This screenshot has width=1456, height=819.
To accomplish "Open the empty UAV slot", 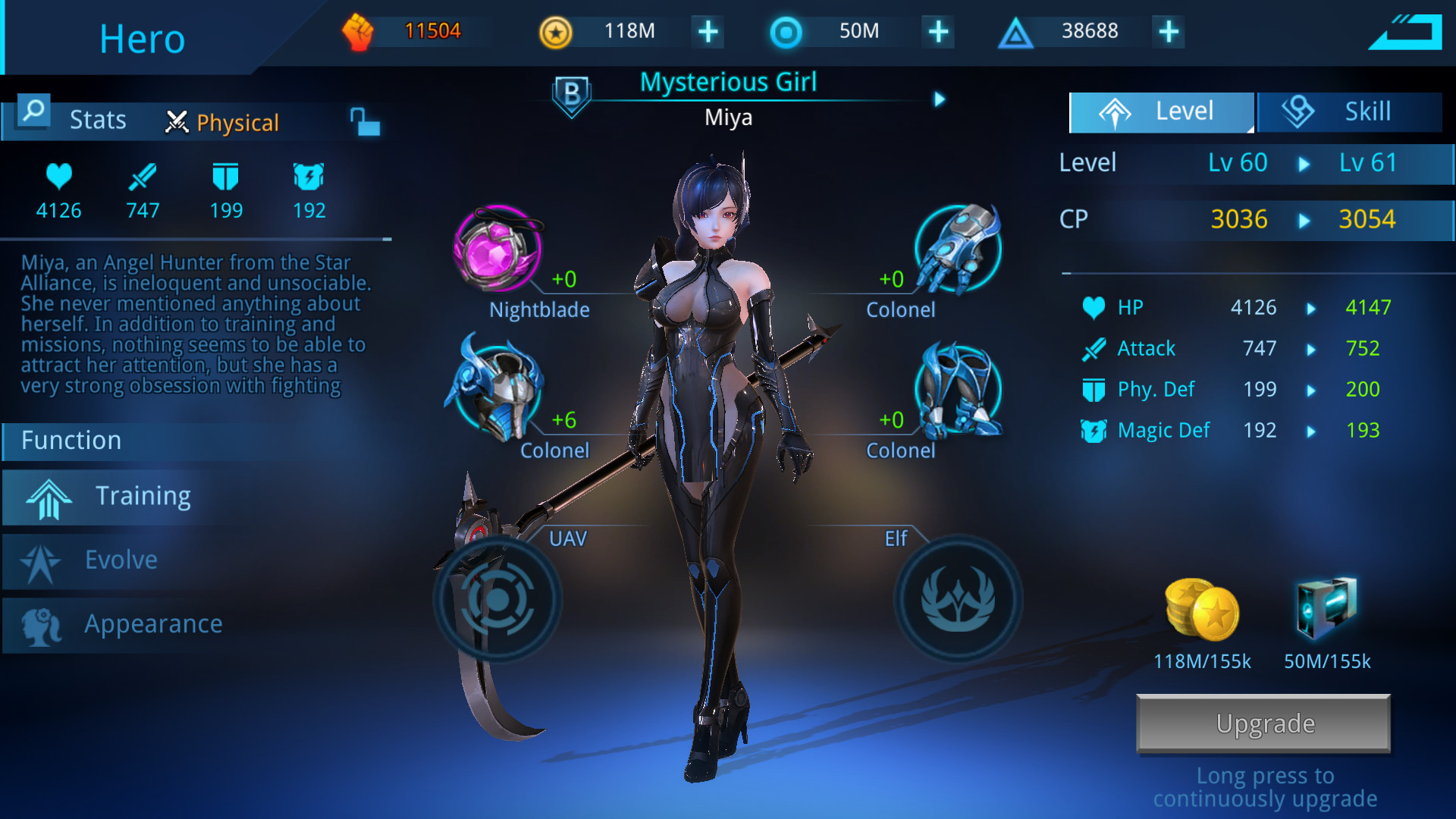I will coord(497,599).
